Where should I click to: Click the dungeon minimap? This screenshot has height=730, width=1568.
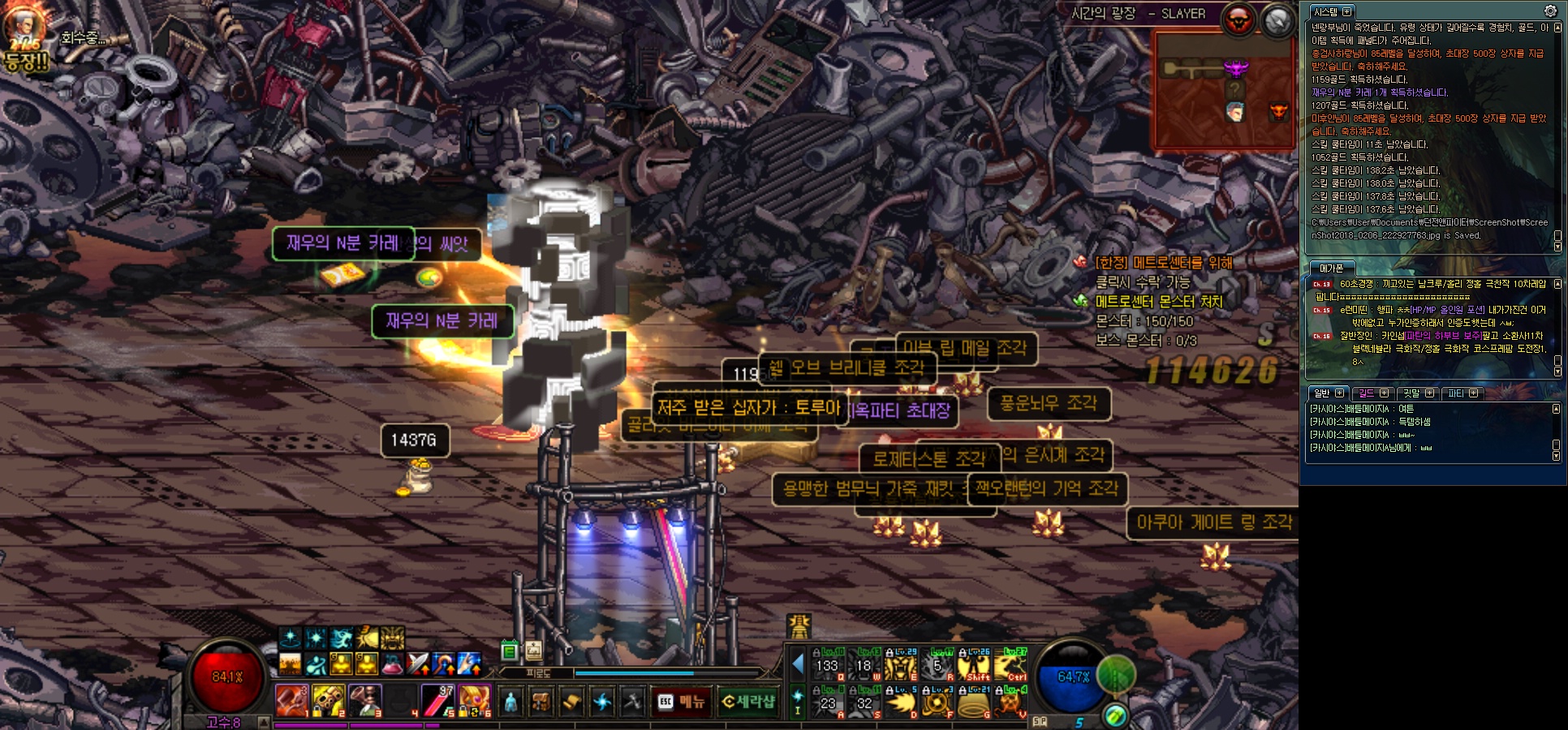pos(1223,91)
